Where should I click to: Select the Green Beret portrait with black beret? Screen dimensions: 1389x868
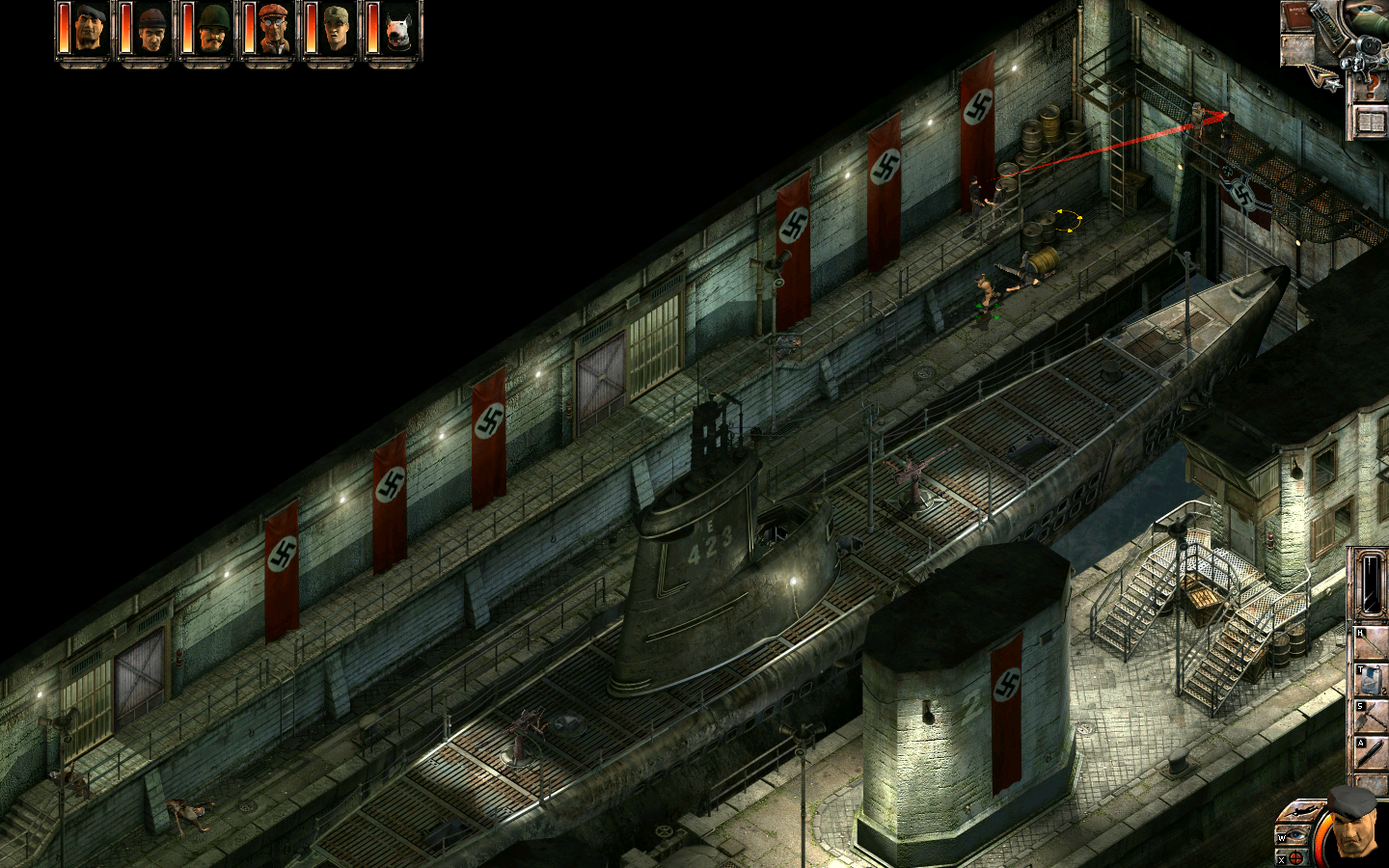[x=89, y=30]
